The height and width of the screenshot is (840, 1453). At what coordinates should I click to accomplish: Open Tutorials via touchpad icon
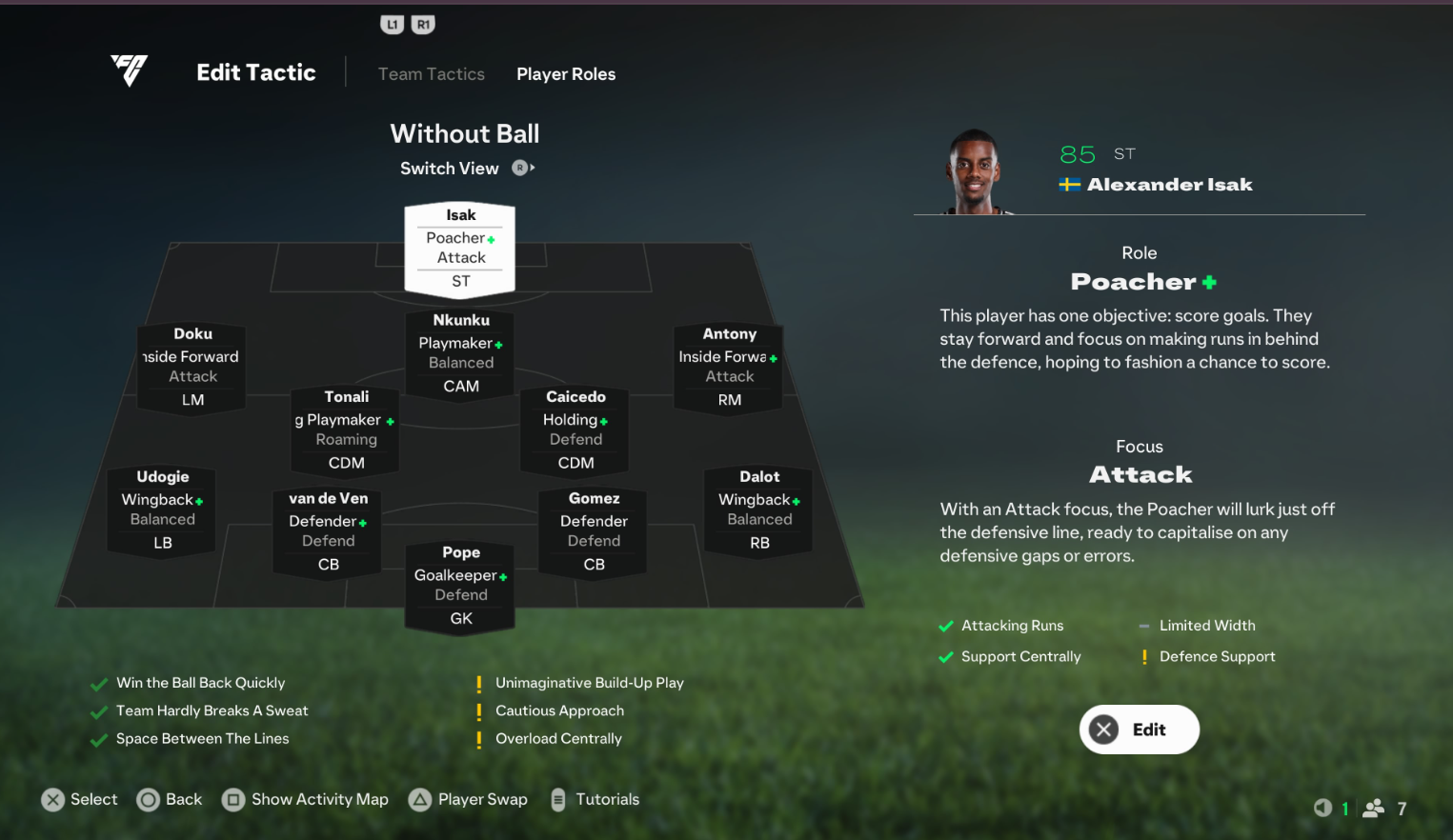coord(557,800)
